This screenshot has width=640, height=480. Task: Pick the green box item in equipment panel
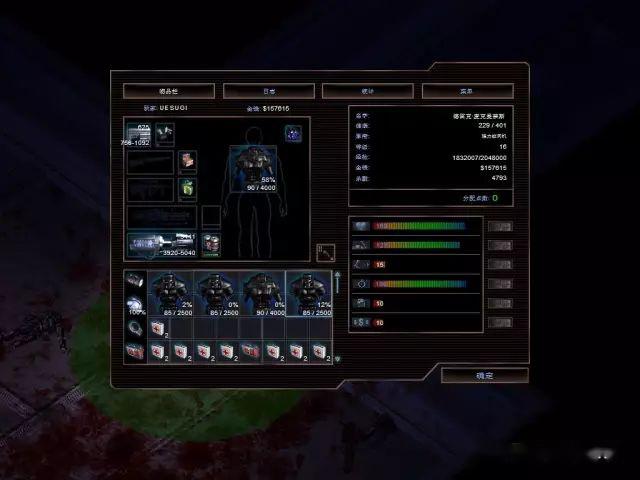click(x=188, y=187)
